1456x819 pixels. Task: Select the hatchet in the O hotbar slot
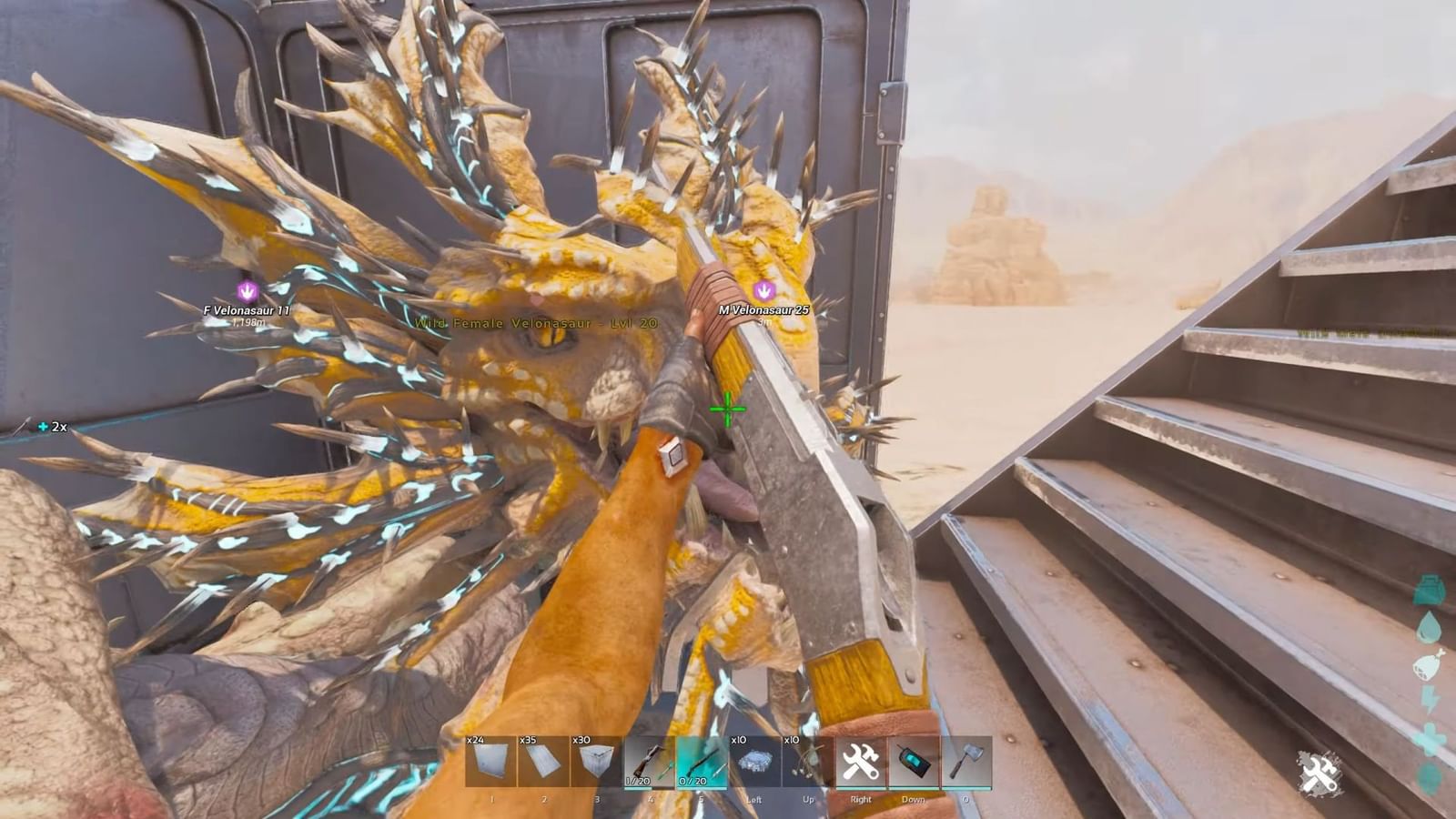click(x=965, y=760)
